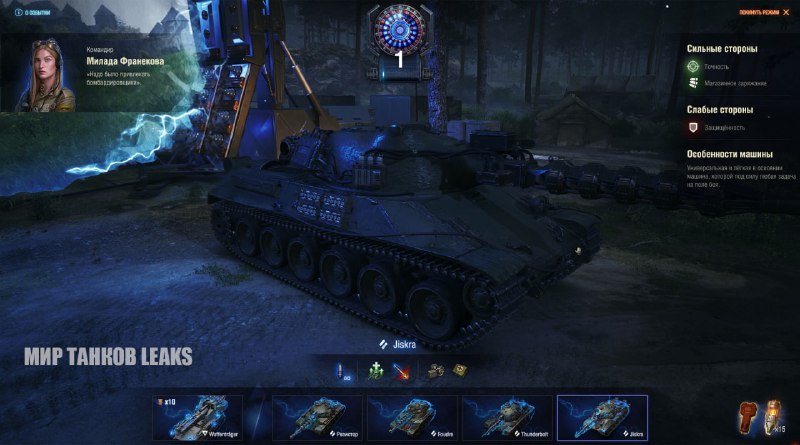The image size is (800, 445).
Task: Click the crew members icon
Action: point(436,370)
